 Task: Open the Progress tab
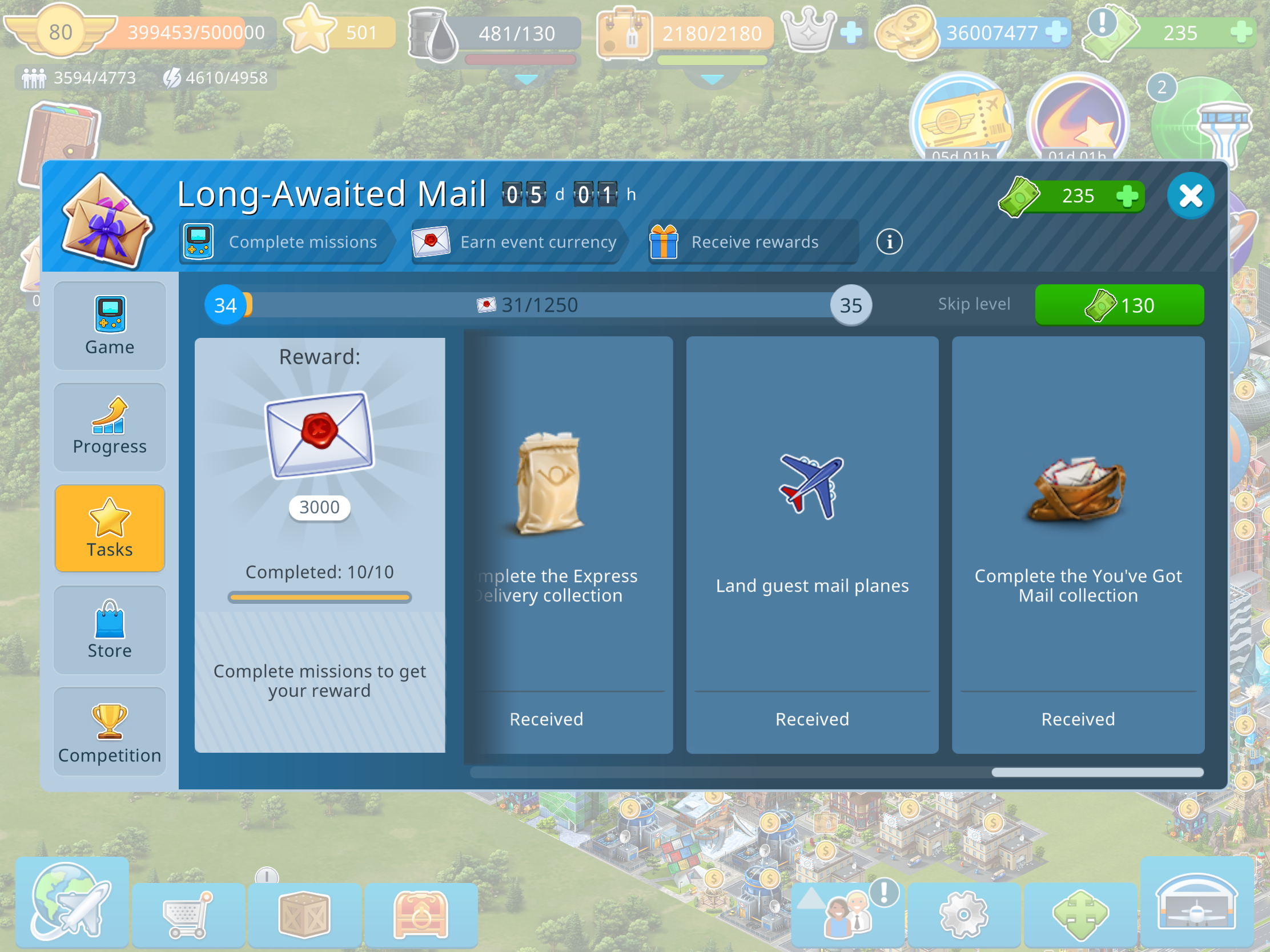pos(109,427)
